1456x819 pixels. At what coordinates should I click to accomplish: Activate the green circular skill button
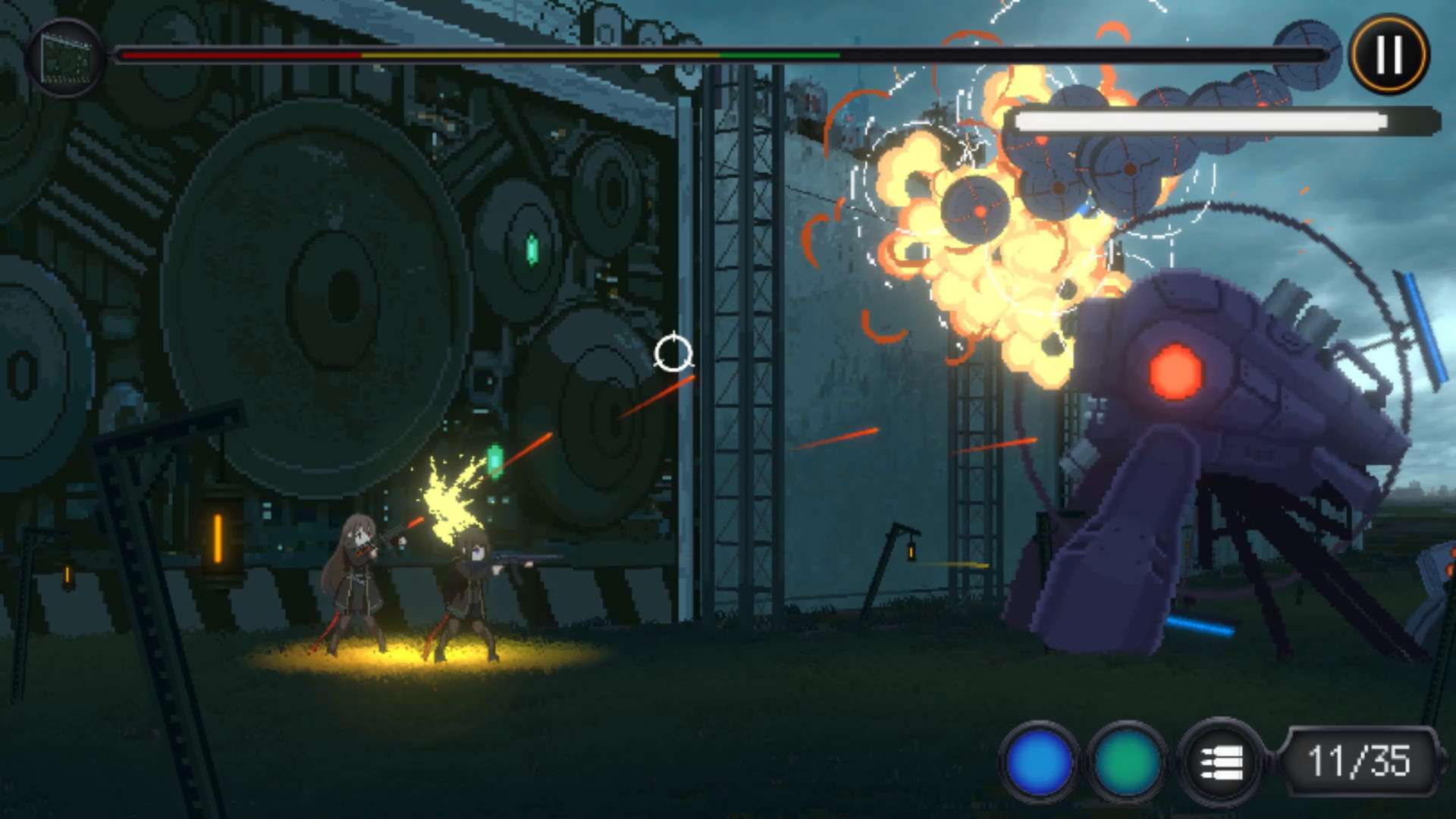tap(1127, 761)
